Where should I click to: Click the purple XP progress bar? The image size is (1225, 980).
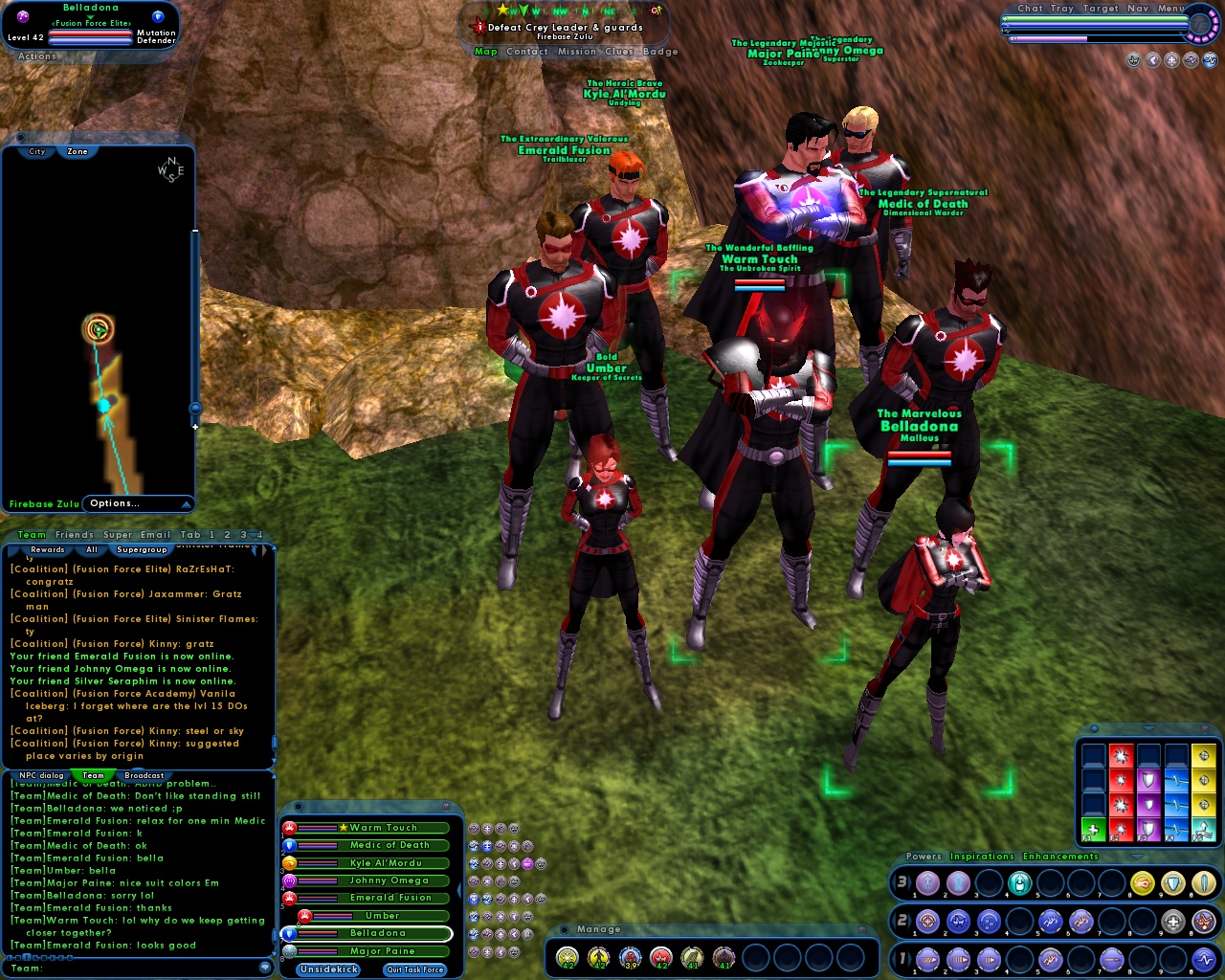1049,38
